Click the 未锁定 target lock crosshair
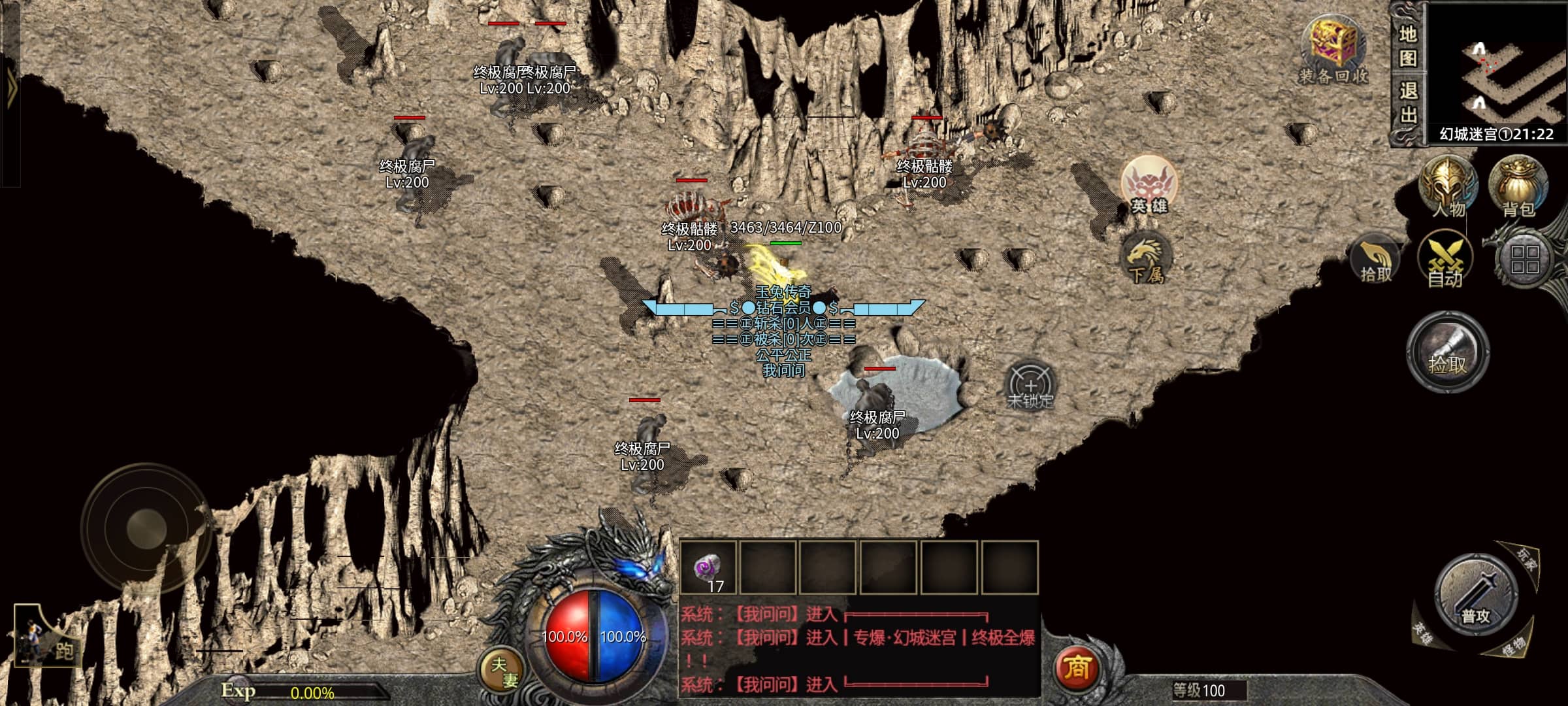Screen dimensions: 1568x706 point(1030,384)
